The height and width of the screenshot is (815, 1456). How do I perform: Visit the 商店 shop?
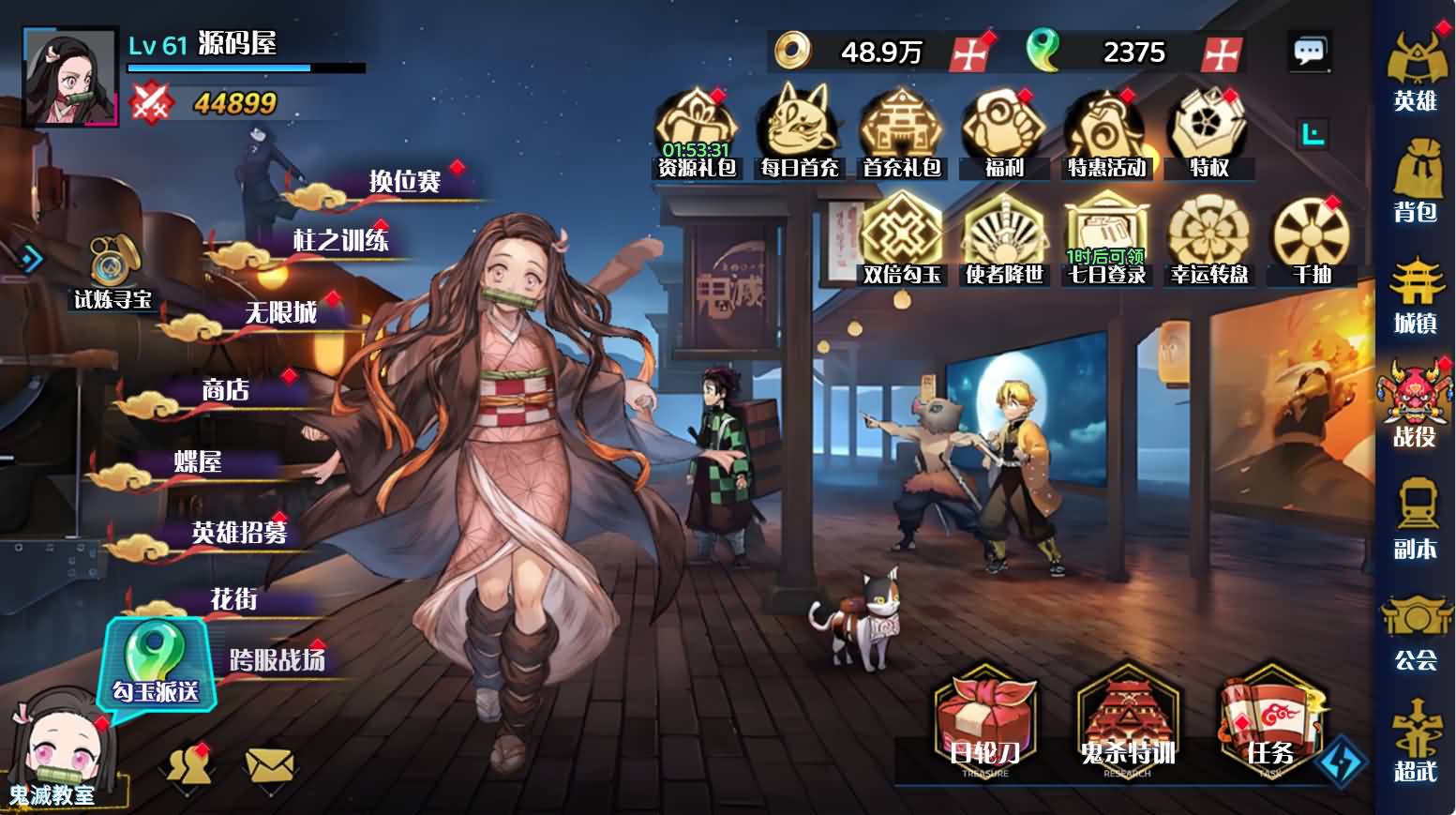225,390
